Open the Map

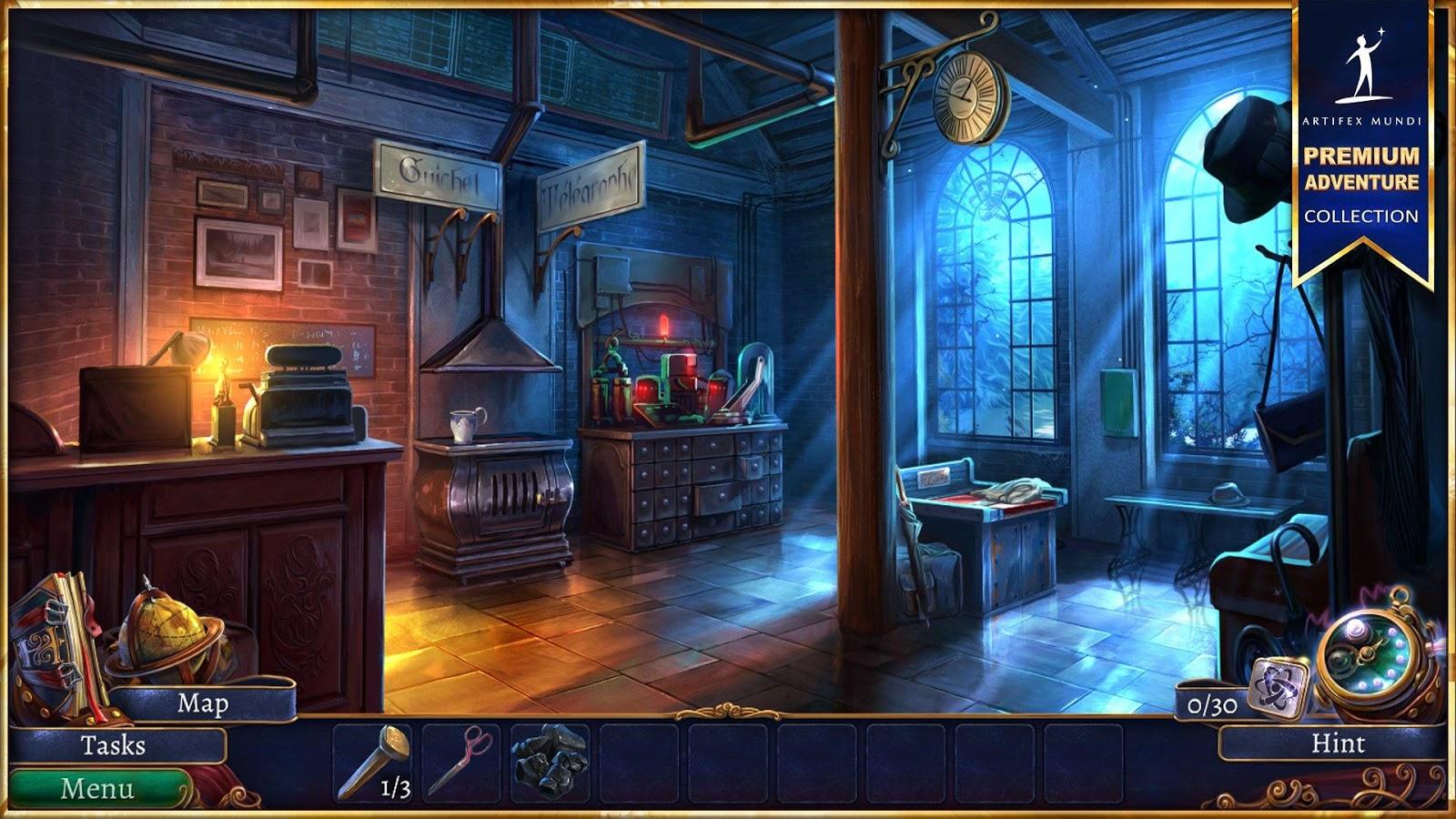click(202, 703)
